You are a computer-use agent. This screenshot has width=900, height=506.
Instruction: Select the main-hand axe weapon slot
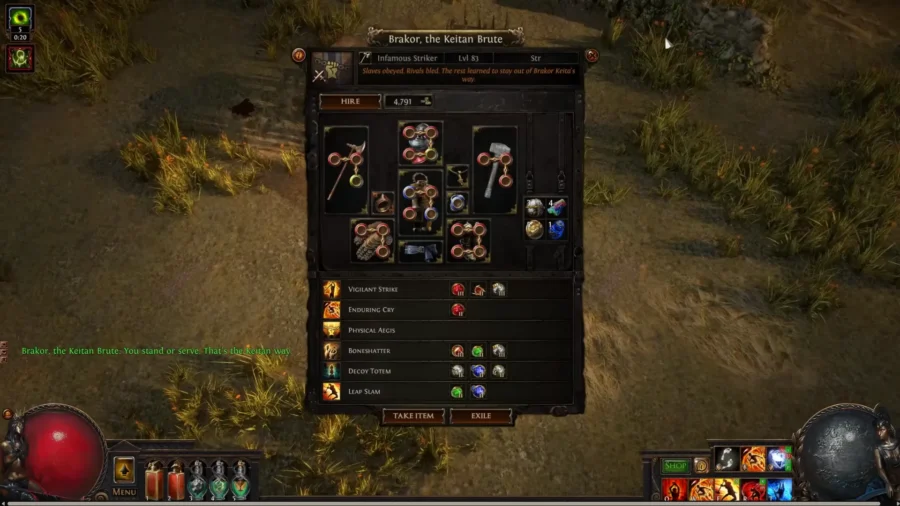pos(346,169)
